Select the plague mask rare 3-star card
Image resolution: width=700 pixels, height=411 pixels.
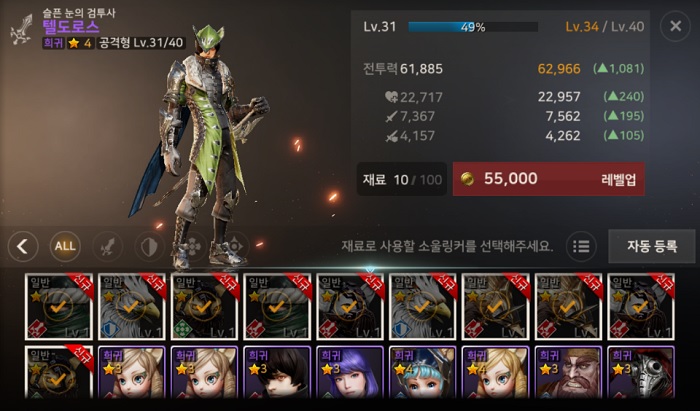coord(639,377)
